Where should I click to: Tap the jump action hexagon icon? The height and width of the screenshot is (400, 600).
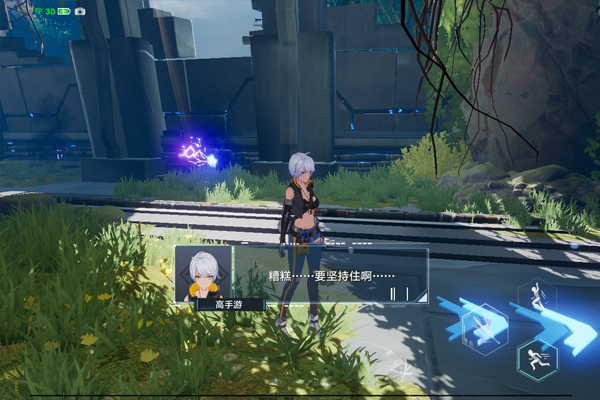[539, 297]
